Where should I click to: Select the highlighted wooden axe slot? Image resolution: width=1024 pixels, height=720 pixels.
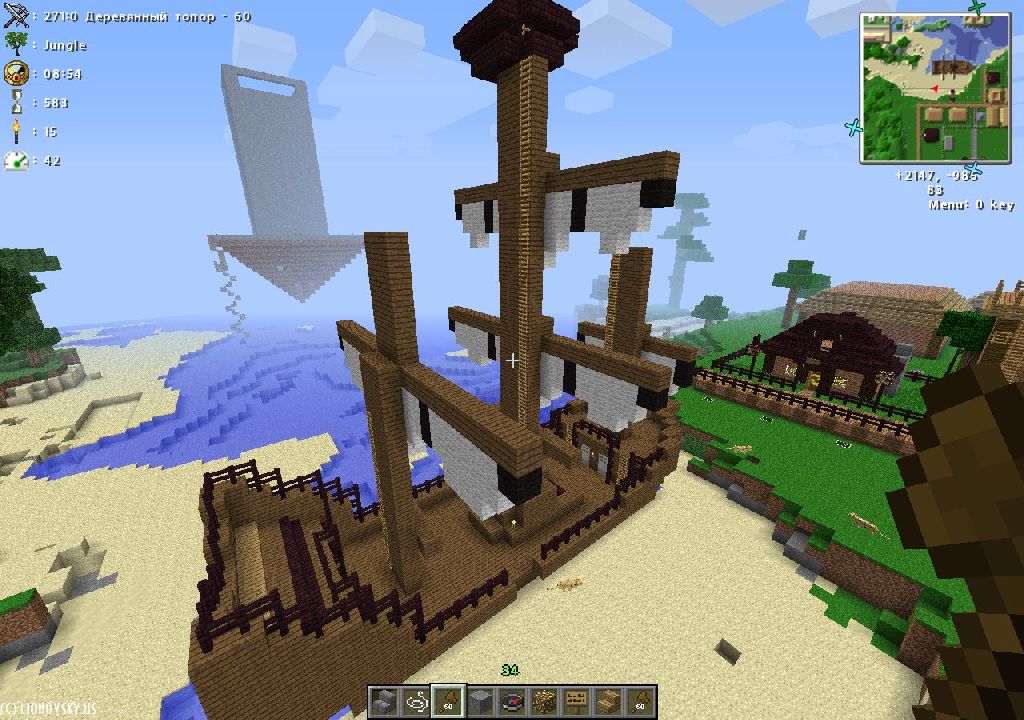[x=448, y=701]
